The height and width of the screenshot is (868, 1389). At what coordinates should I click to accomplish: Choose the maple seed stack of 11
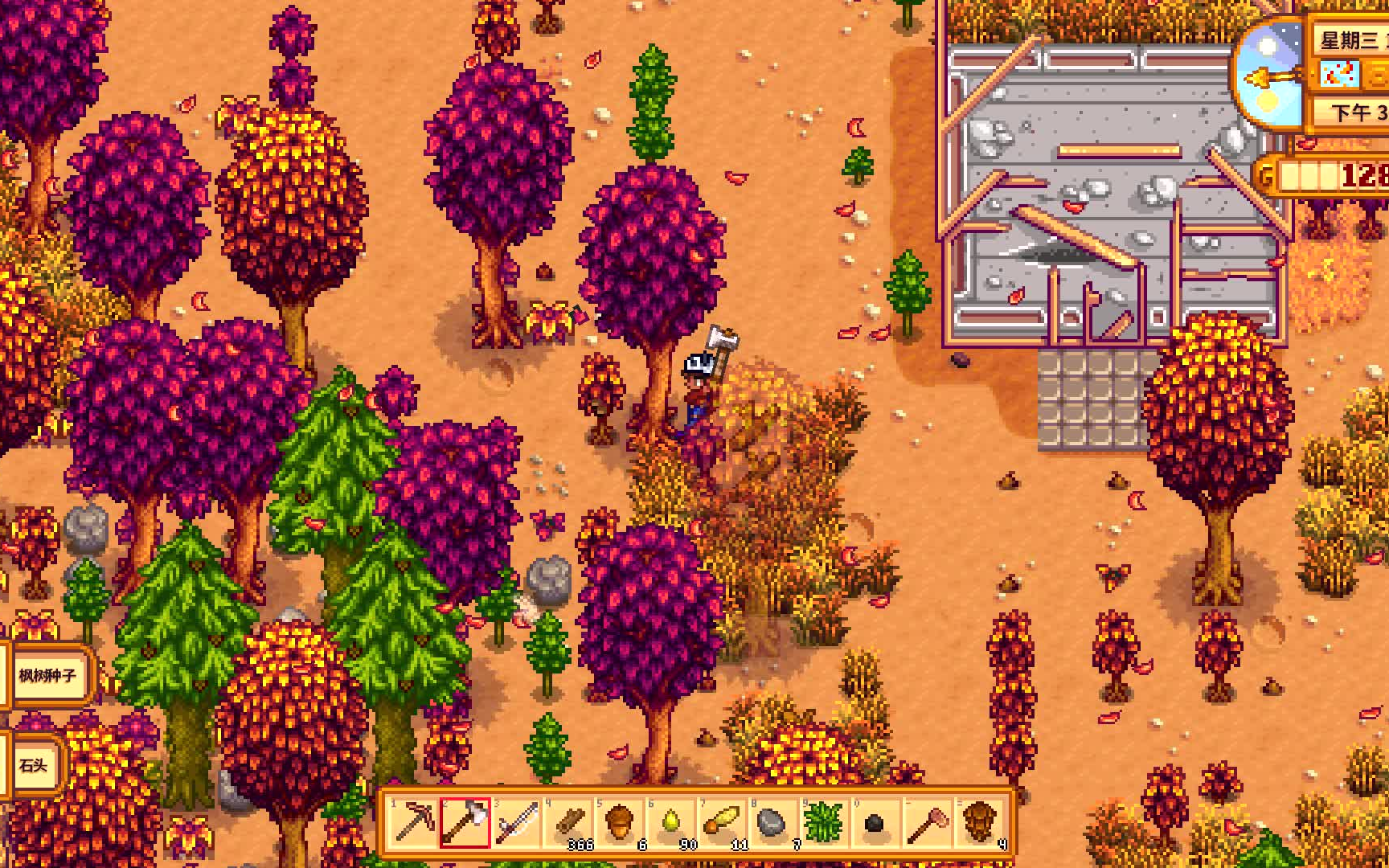click(723, 822)
